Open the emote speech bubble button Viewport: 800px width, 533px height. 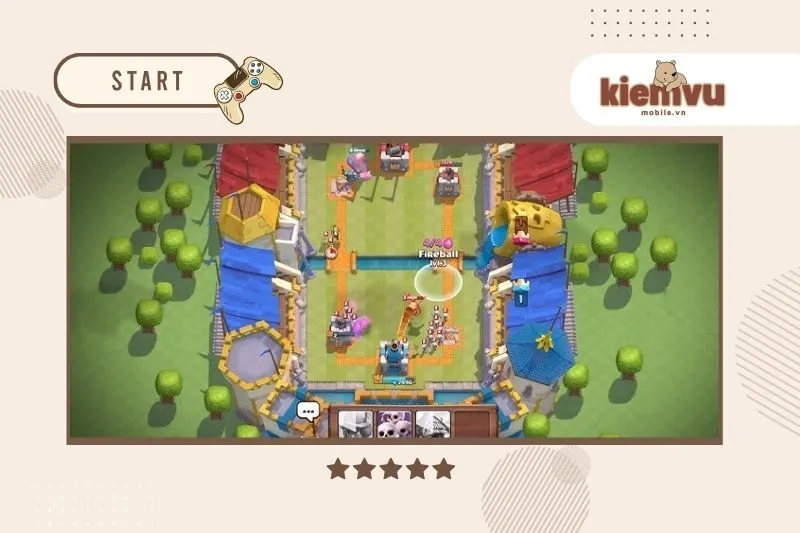[x=308, y=411]
